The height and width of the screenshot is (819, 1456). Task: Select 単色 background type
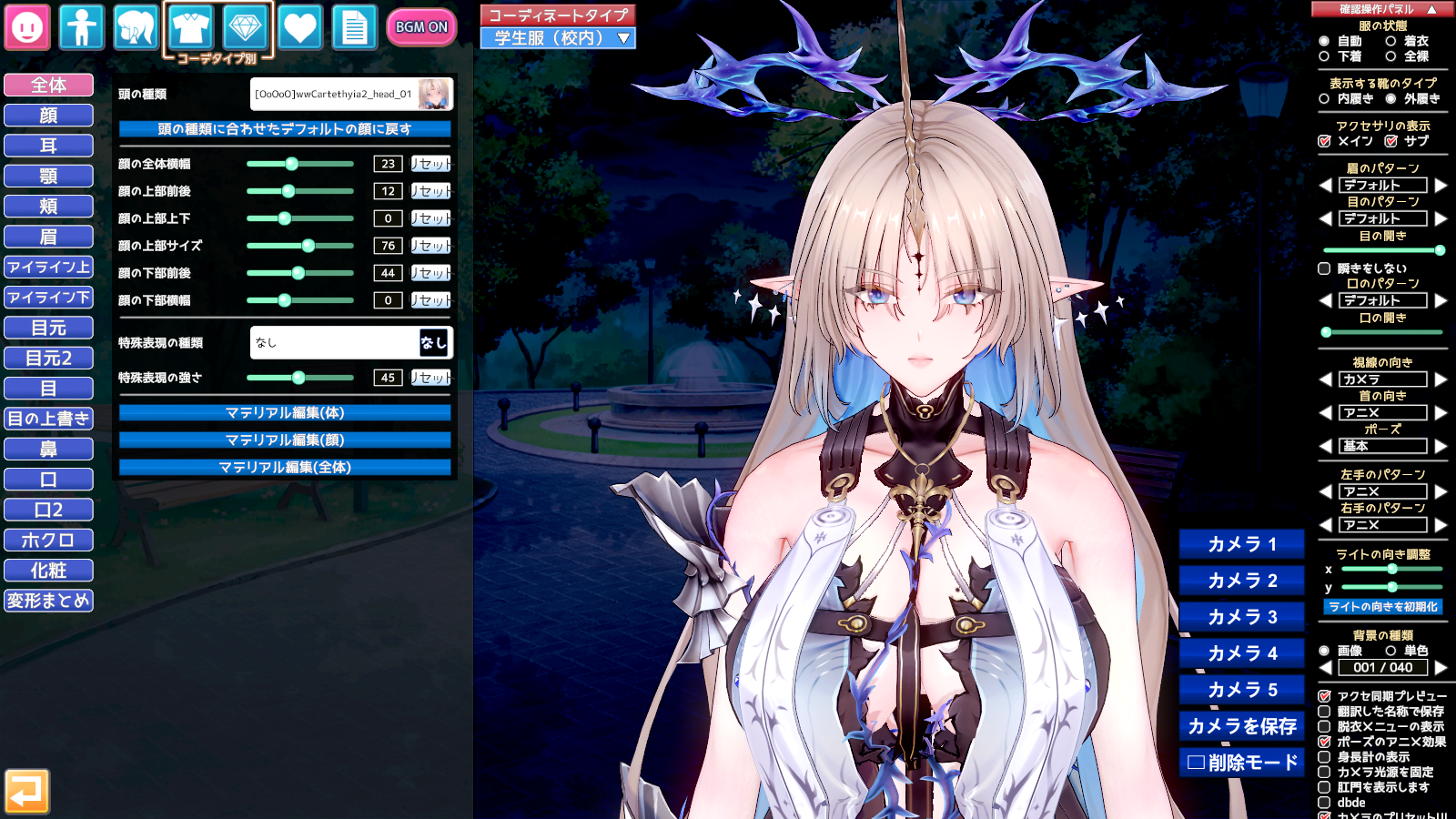(x=1390, y=651)
